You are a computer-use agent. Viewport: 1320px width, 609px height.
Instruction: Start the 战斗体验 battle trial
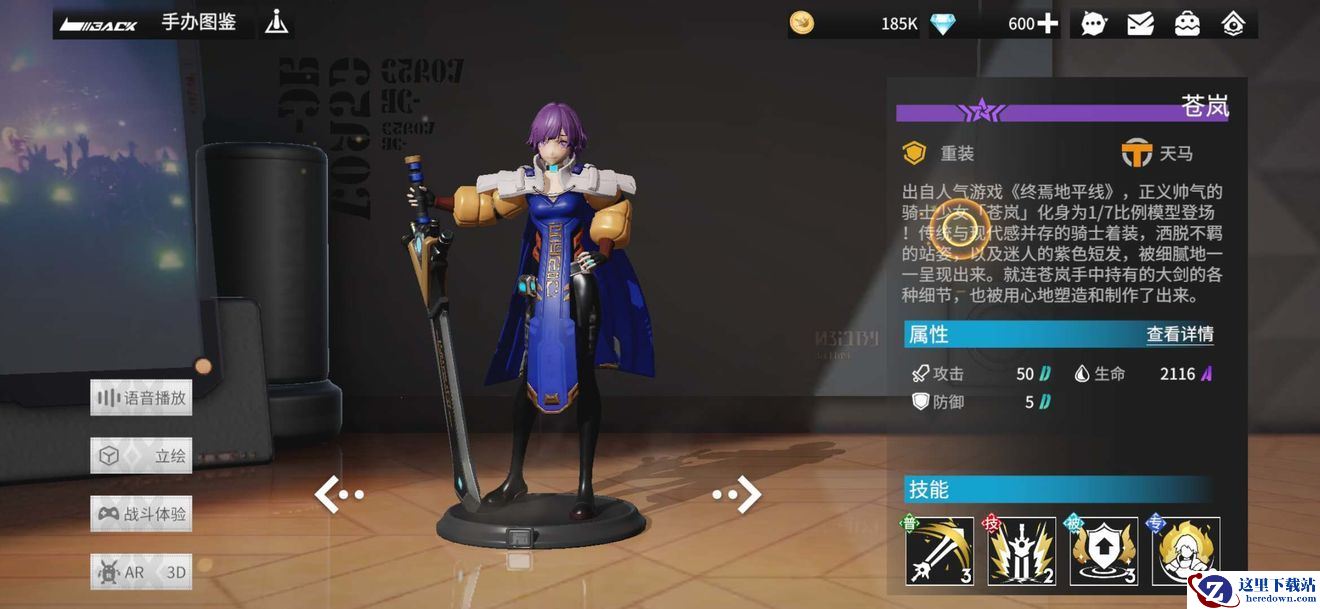[x=141, y=514]
